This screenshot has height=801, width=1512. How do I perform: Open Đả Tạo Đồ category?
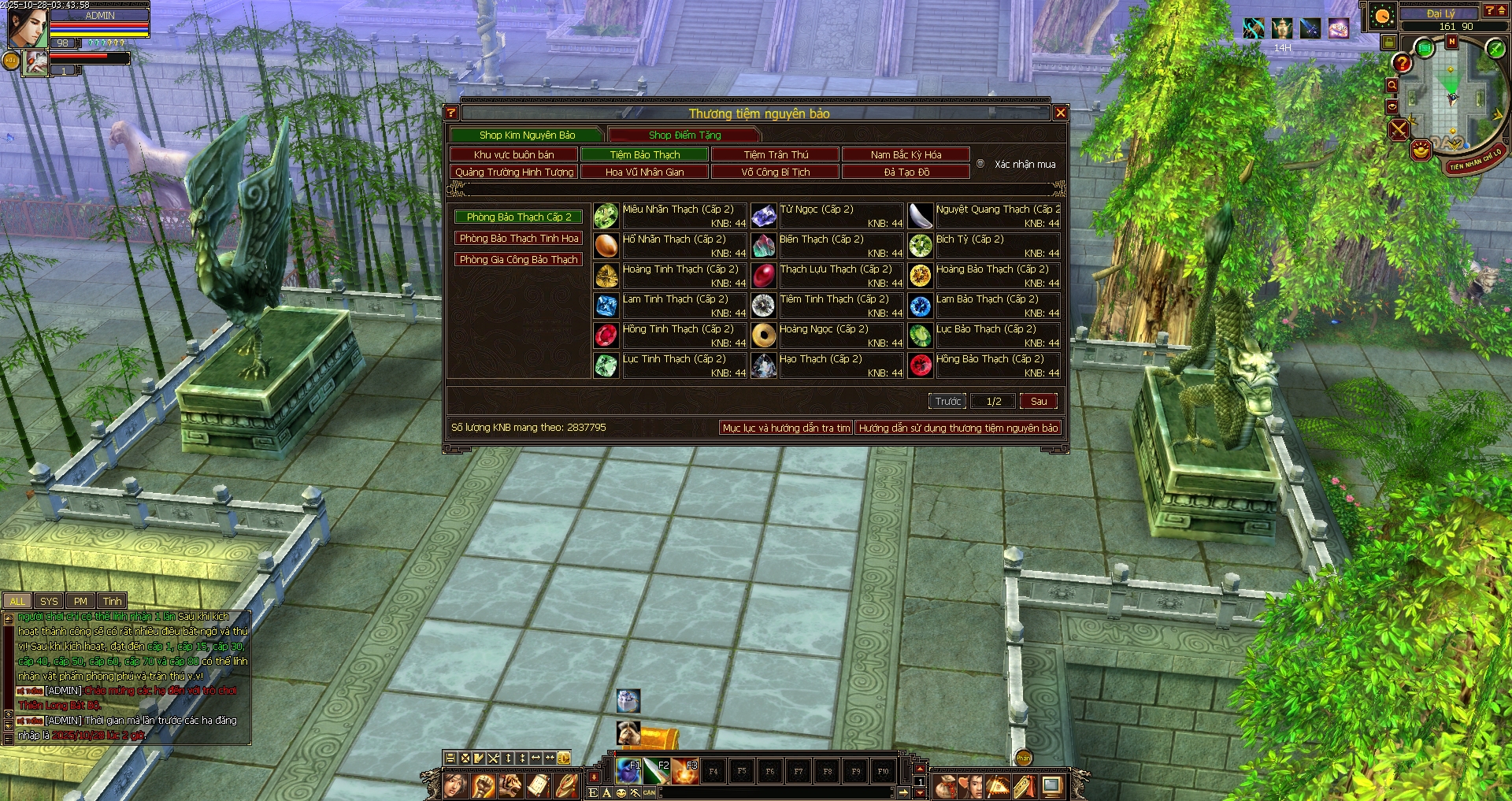906,172
